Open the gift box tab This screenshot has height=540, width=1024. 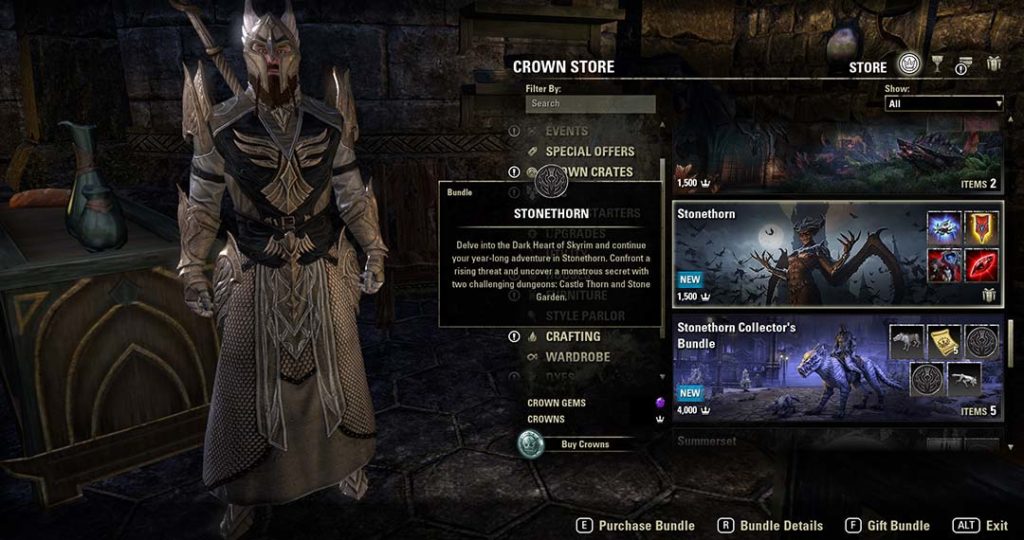pos(993,66)
